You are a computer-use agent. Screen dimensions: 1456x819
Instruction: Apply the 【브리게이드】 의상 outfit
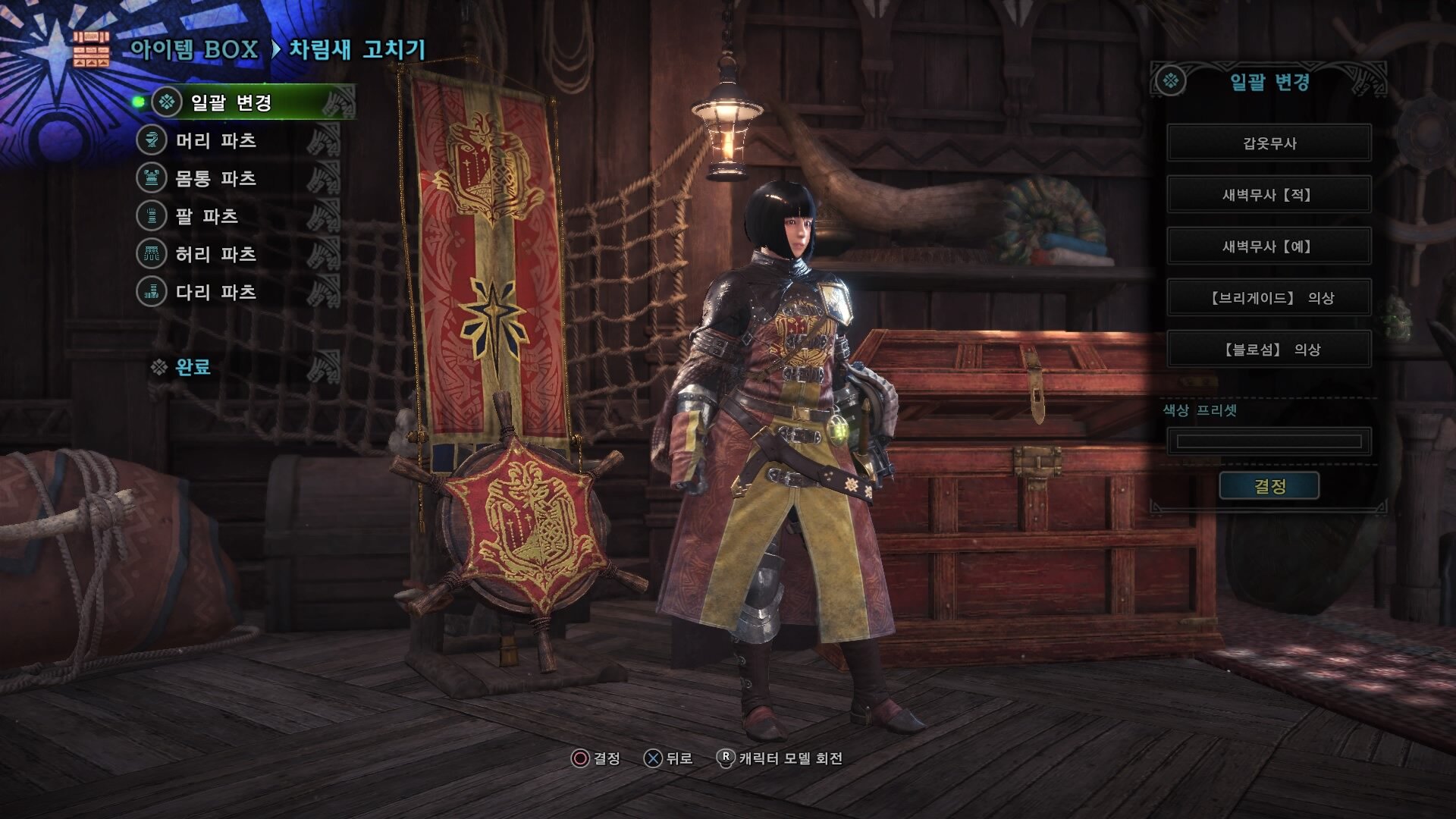coord(1269,298)
